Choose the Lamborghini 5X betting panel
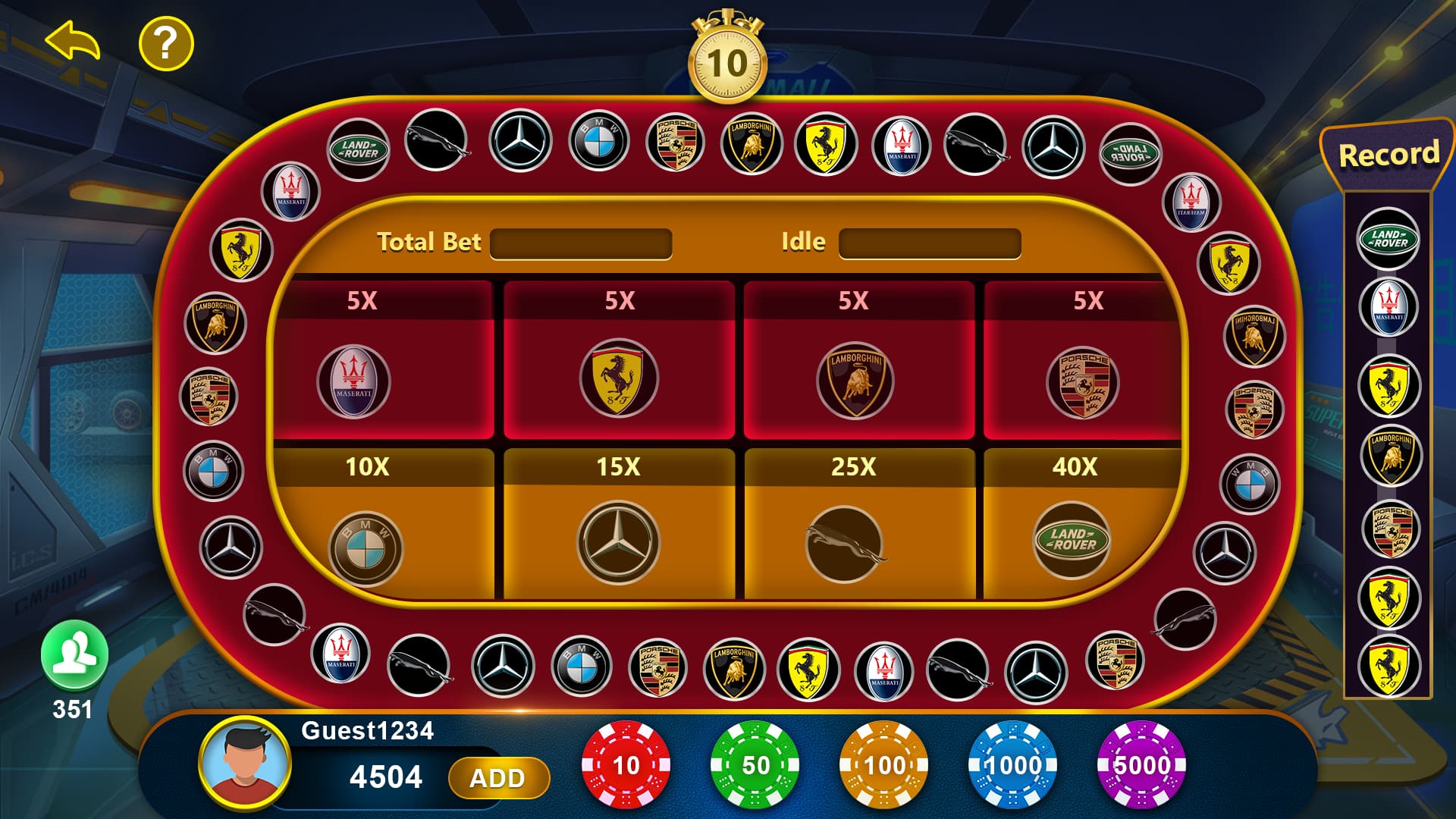Viewport: 1456px width, 819px height. (858, 361)
